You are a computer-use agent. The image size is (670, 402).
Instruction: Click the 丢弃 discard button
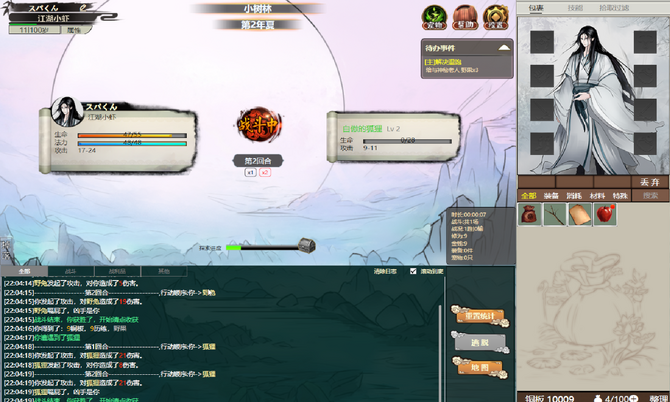(650, 182)
